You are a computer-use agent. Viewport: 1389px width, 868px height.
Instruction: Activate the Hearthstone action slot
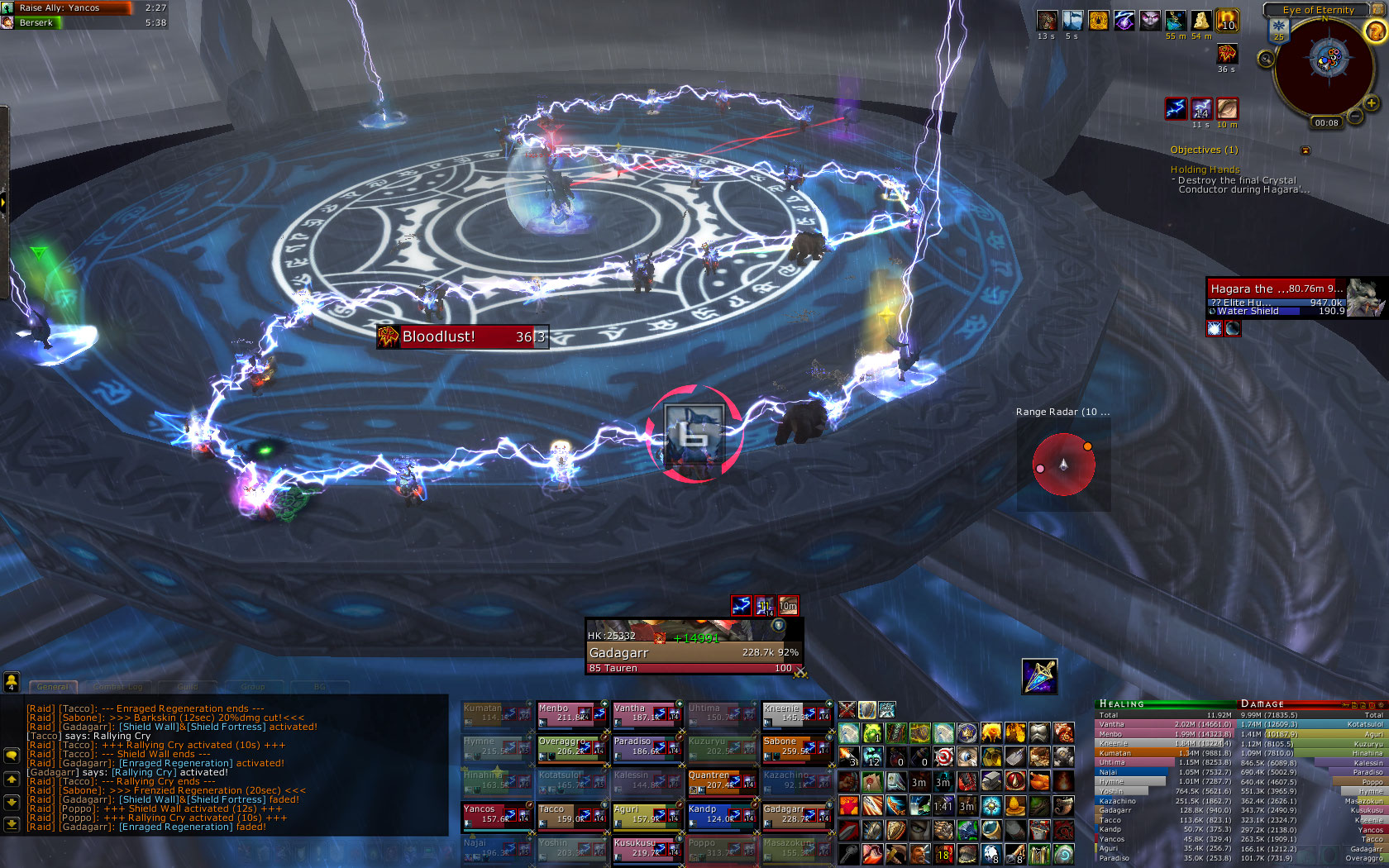click(x=1064, y=853)
